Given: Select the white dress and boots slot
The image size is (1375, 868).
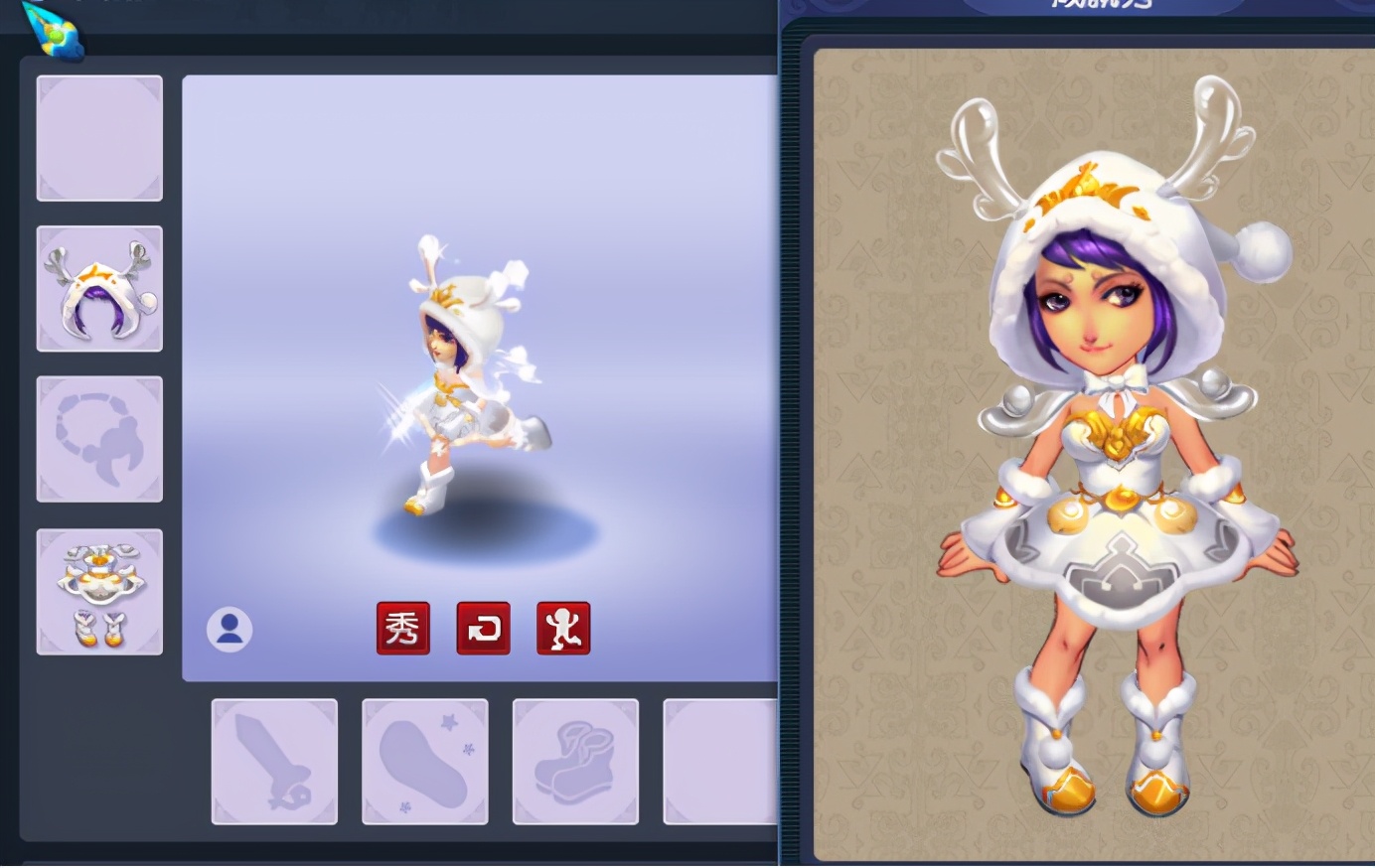Looking at the screenshot, I should click(x=99, y=592).
